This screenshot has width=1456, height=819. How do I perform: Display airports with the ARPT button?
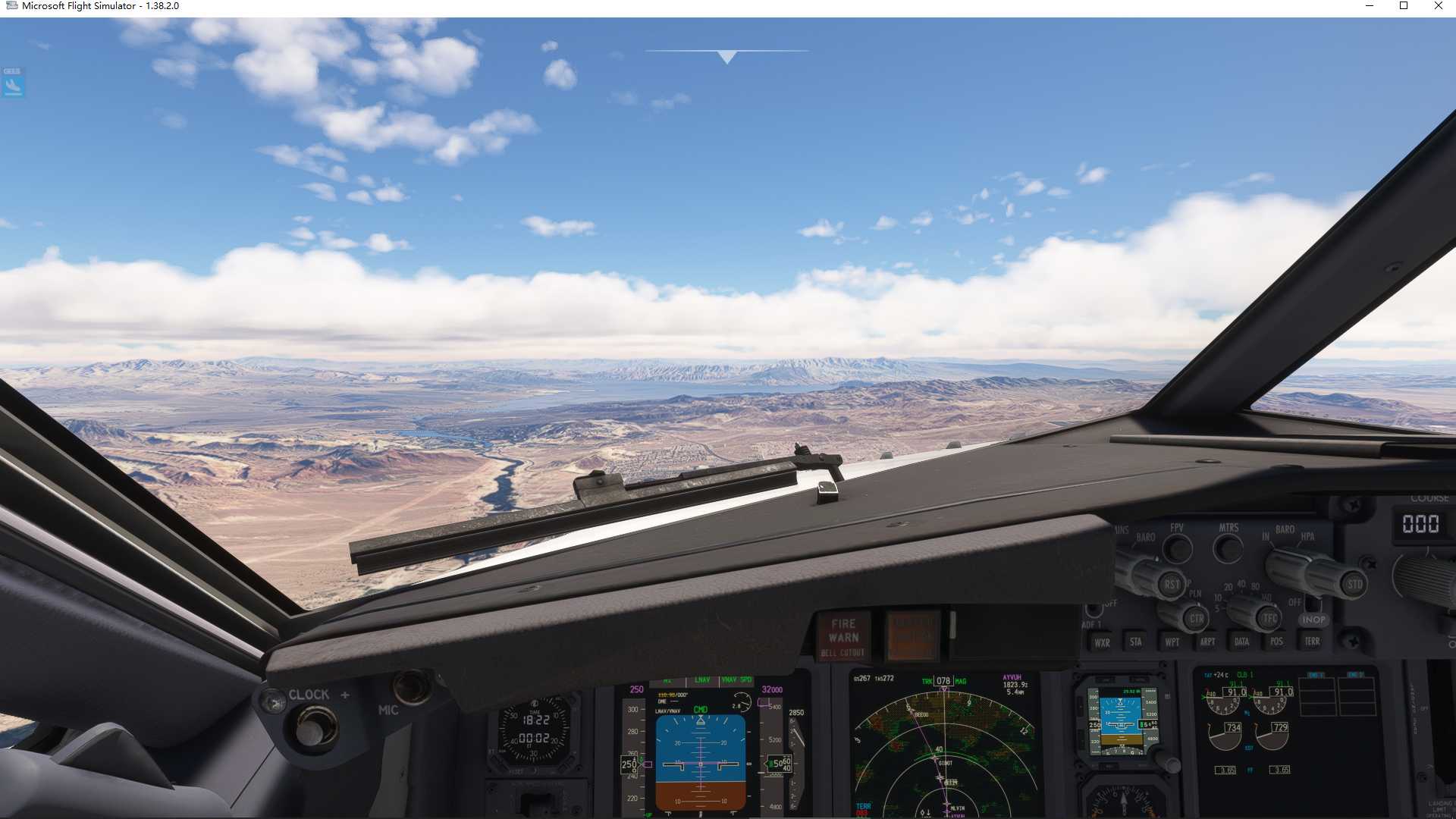[1207, 642]
